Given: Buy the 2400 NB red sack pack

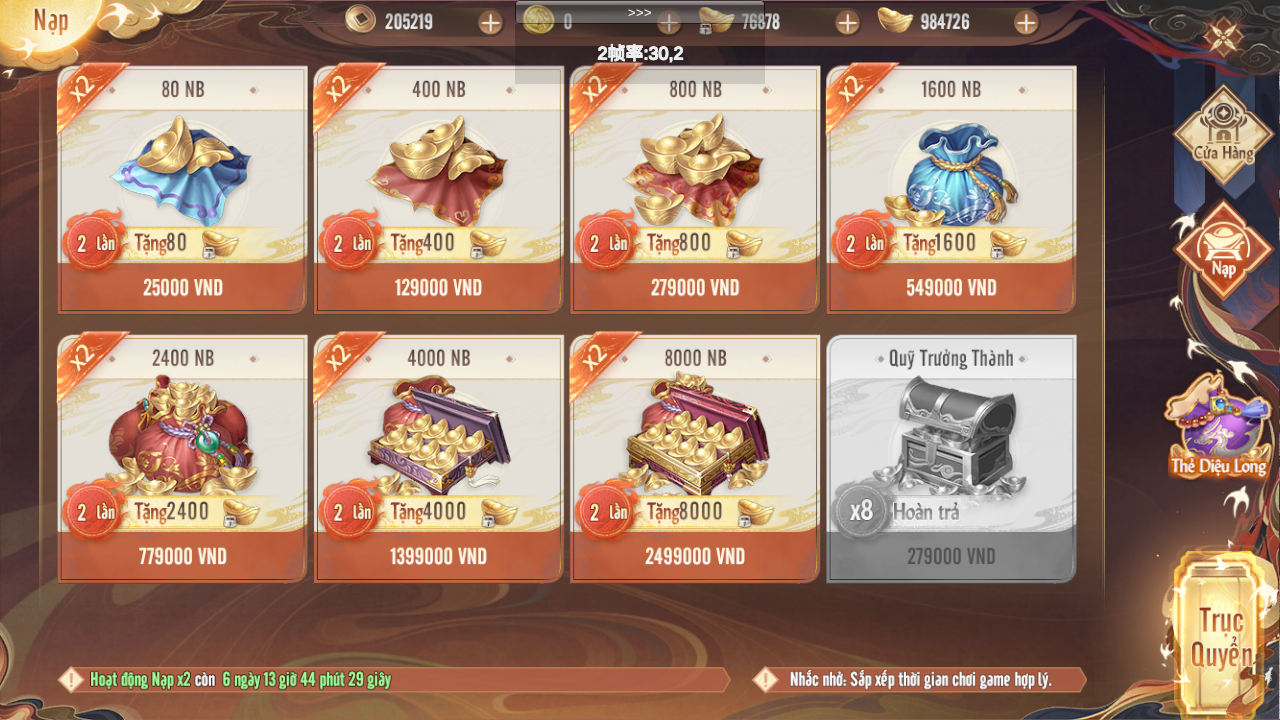Looking at the screenshot, I should [182, 557].
